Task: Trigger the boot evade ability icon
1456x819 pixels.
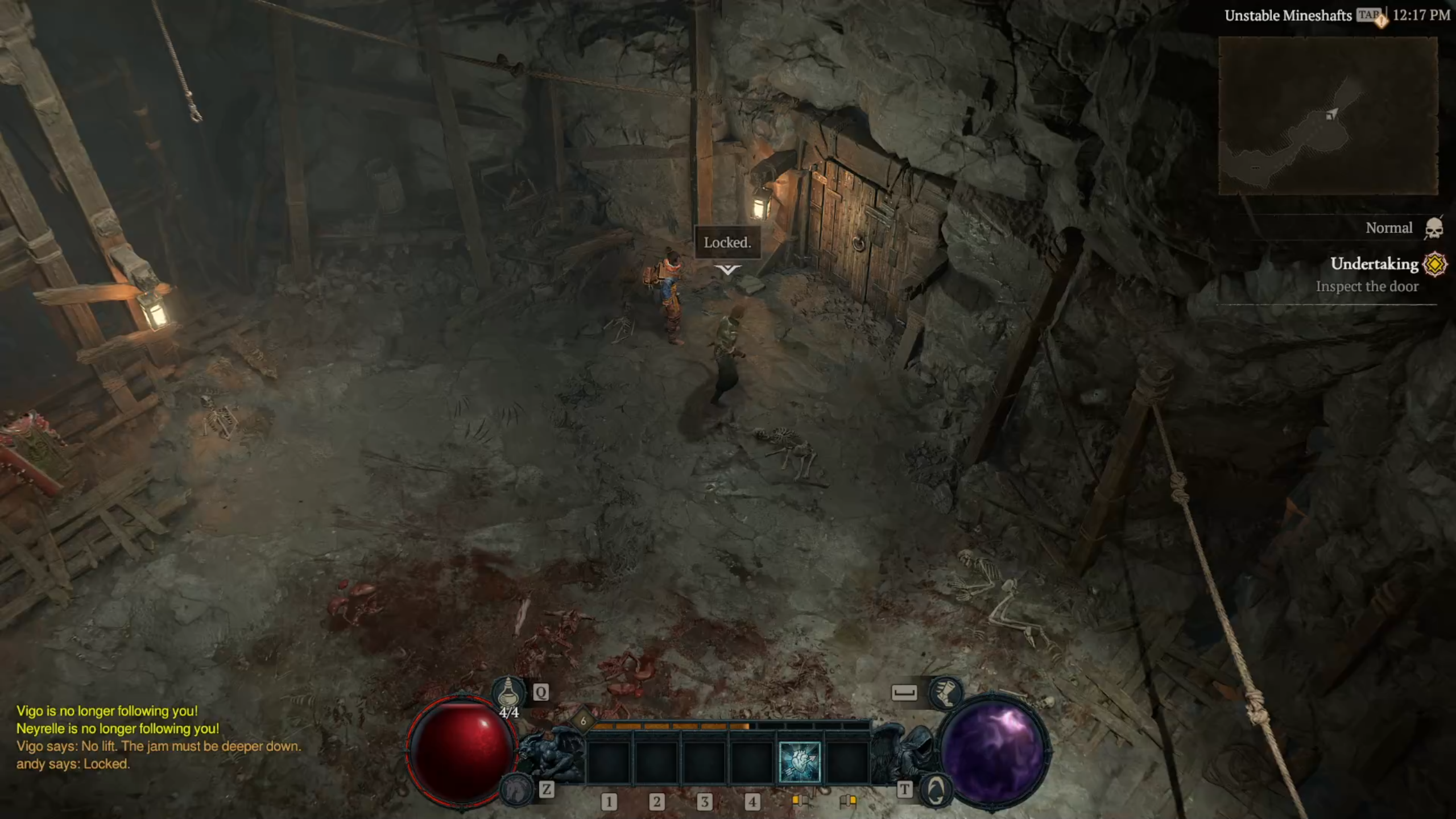Action: tap(945, 692)
